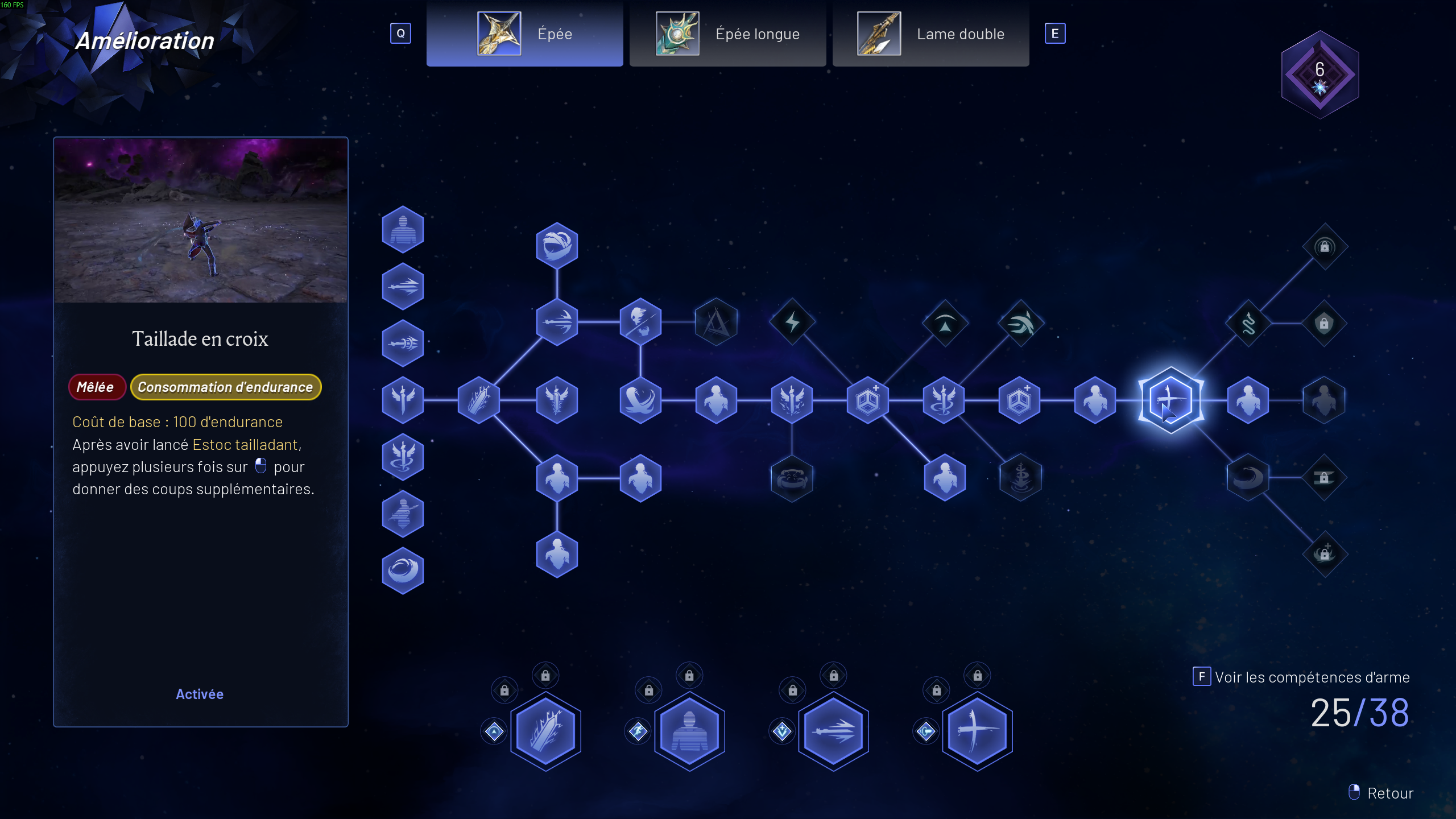The height and width of the screenshot is (819, 1456).
Task: Select the whirlwind skill at top of tree
Action: click(557, 245)
